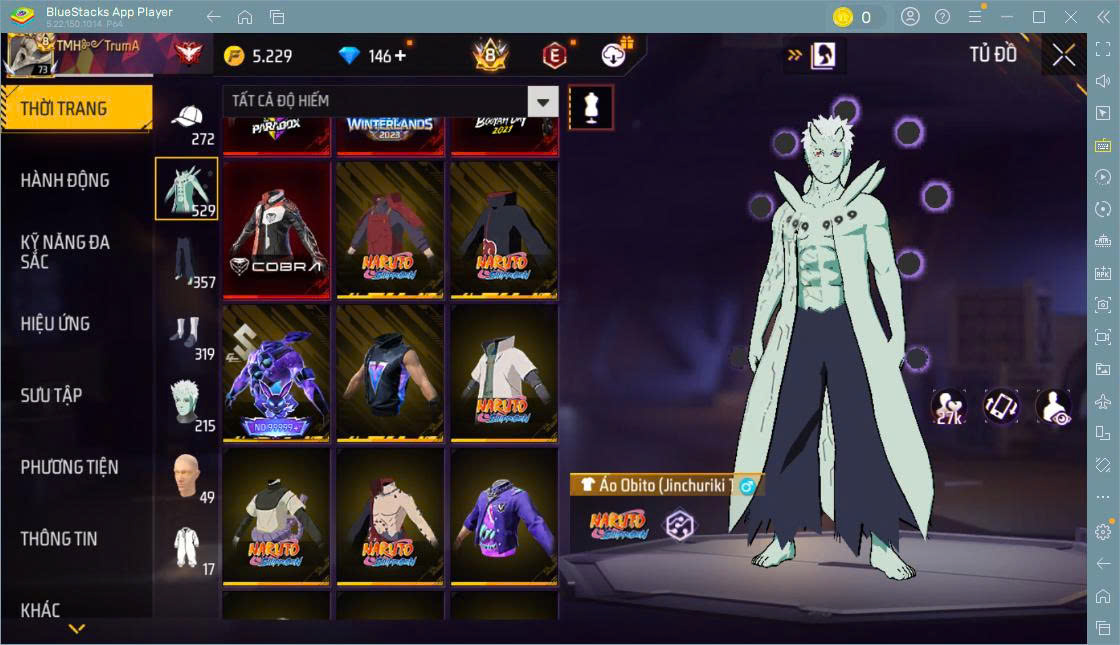This screenshot has width=1120, height=645.
Task: Select the Kỹ Năng Đa Sắc tab
Action: pyautogui.click(x=66, y=252)
